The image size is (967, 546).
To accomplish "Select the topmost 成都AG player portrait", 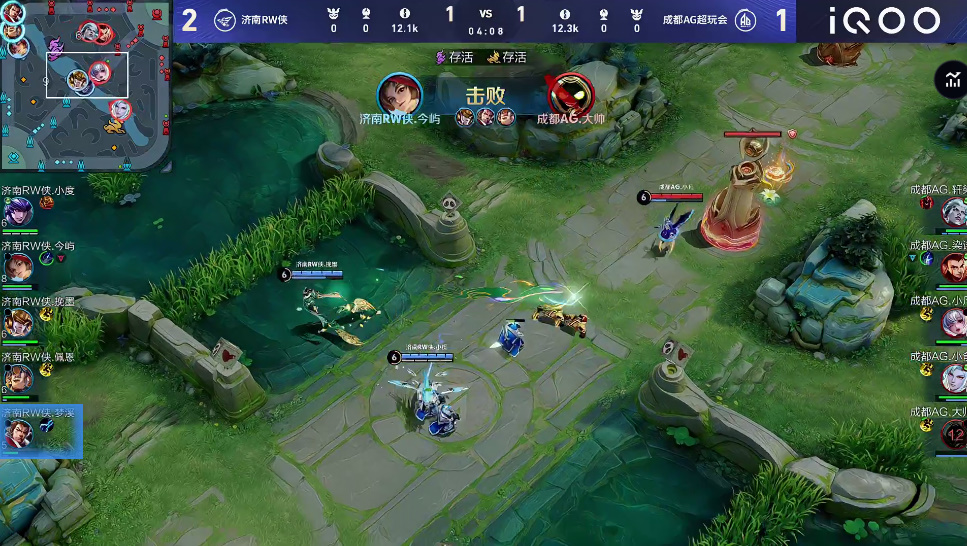I will tap(953, 211).
